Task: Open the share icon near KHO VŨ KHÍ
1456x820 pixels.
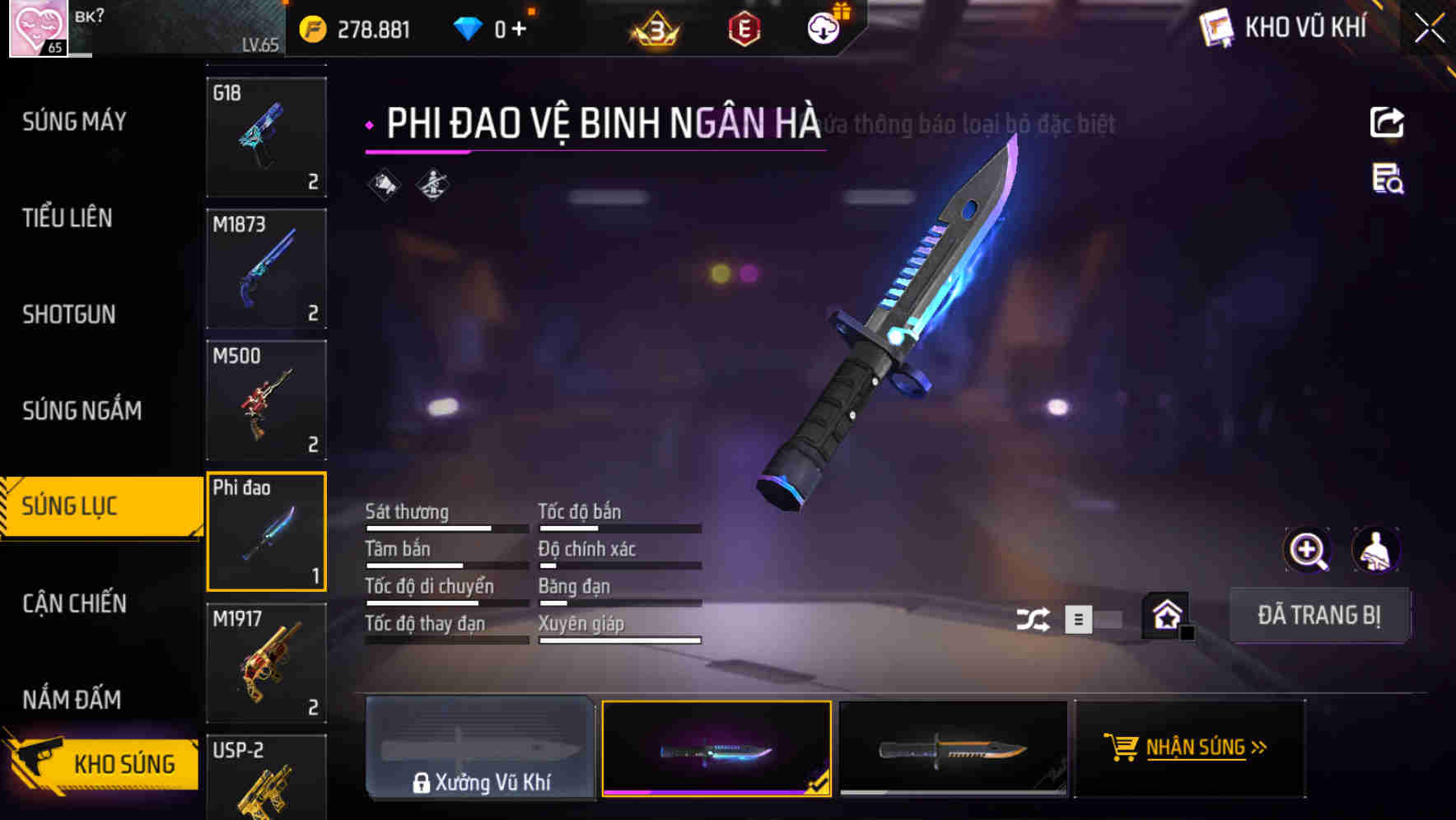Action: pos(1388,122)
